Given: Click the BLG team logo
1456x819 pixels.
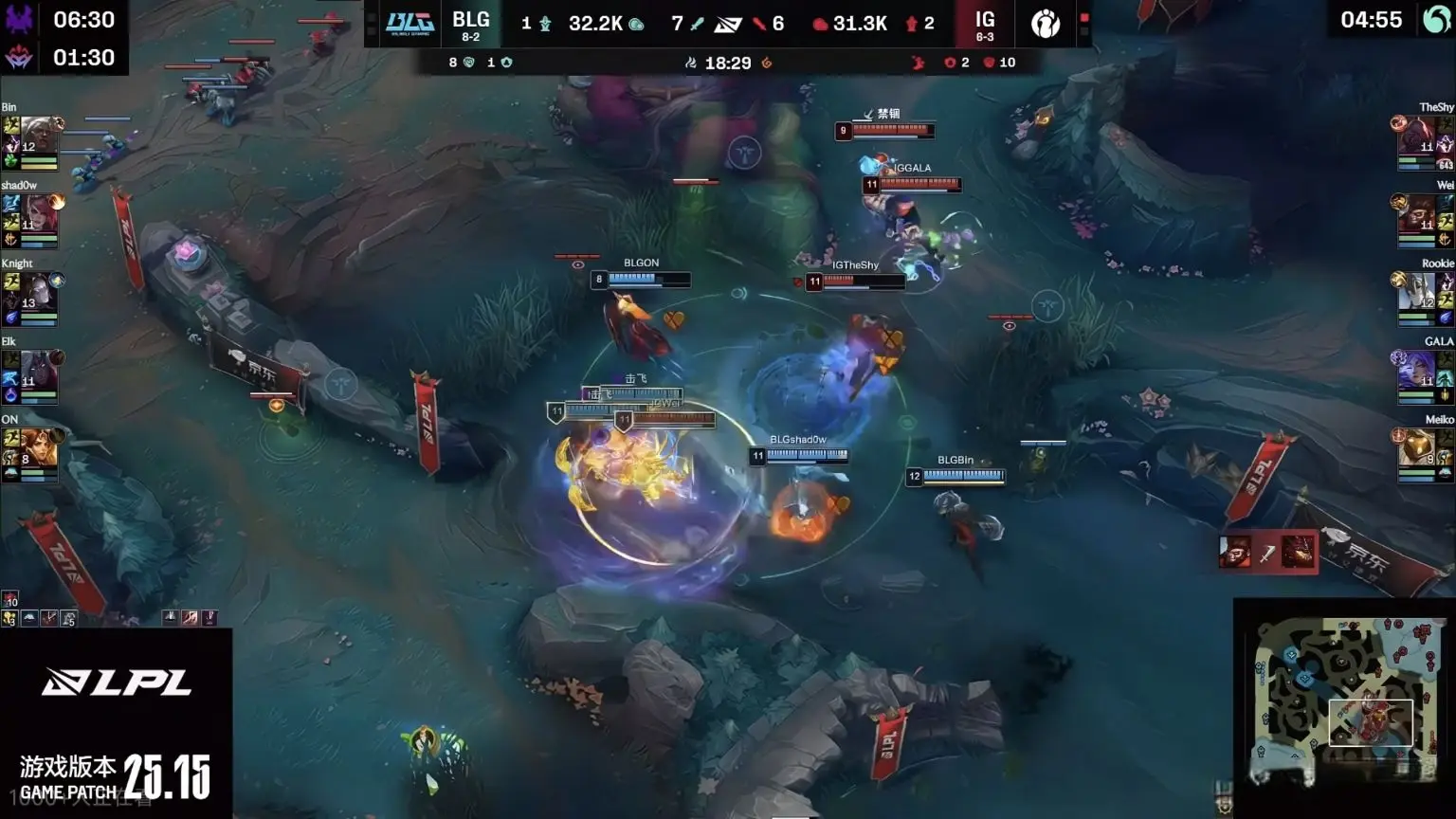Looking at the screenshot, I should [x=409, y=23].
